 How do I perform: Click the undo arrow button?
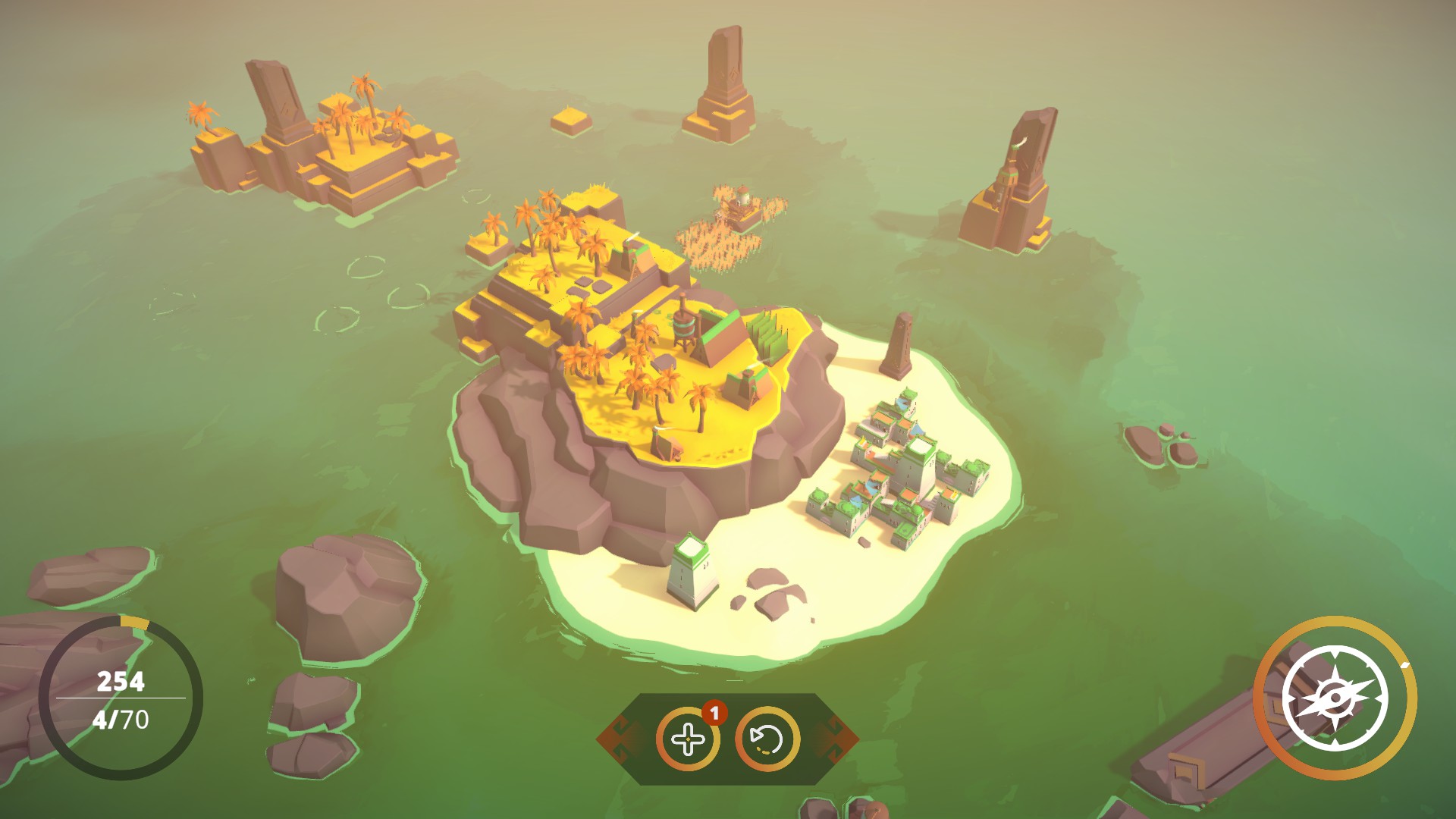point(767,739)
